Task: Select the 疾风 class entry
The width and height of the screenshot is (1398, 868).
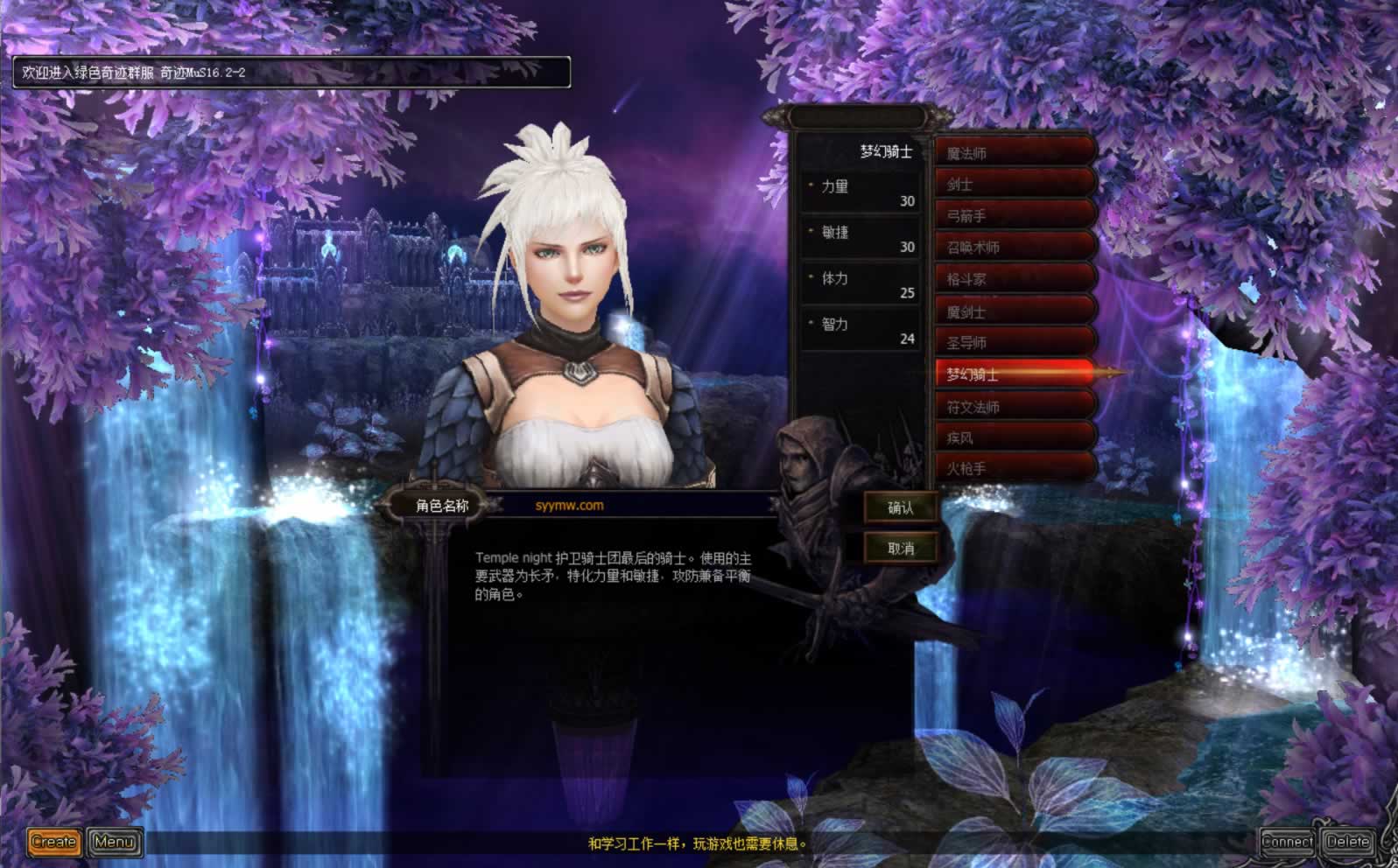Action: (1014, 437)
